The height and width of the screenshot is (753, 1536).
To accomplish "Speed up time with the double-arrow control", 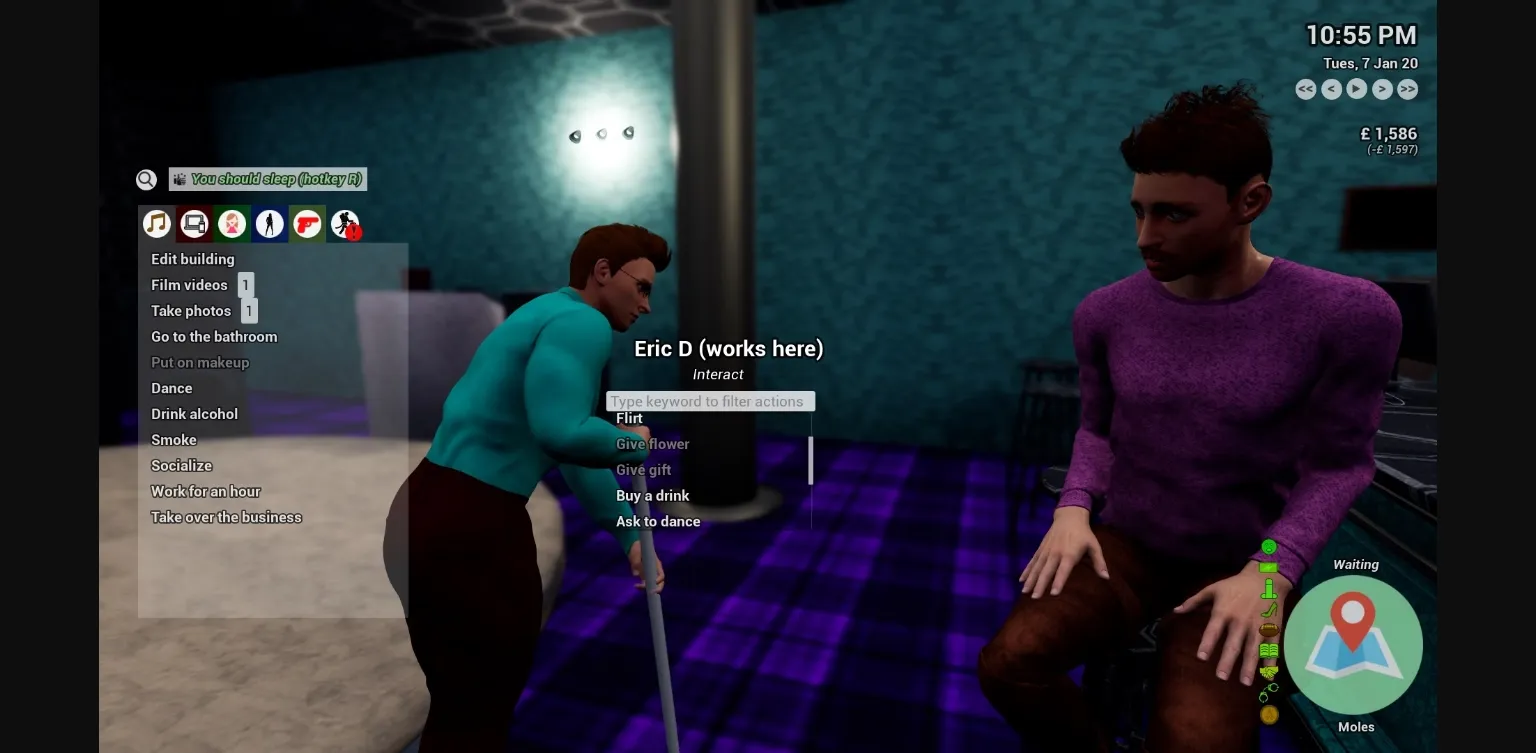I will coord(1407,89).
